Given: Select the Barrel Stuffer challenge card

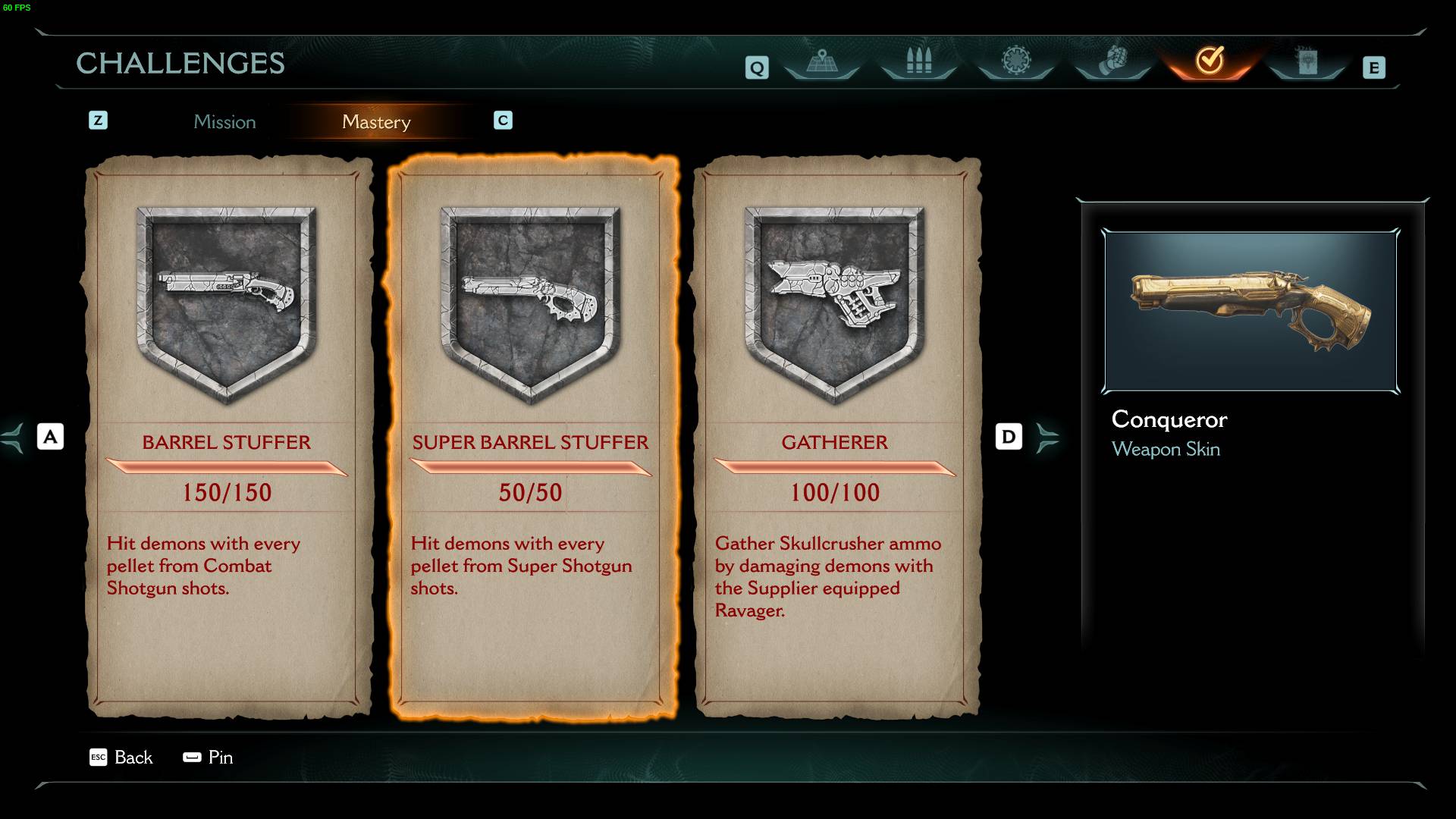Looking at the screenshot, I should tap(227, 436).
